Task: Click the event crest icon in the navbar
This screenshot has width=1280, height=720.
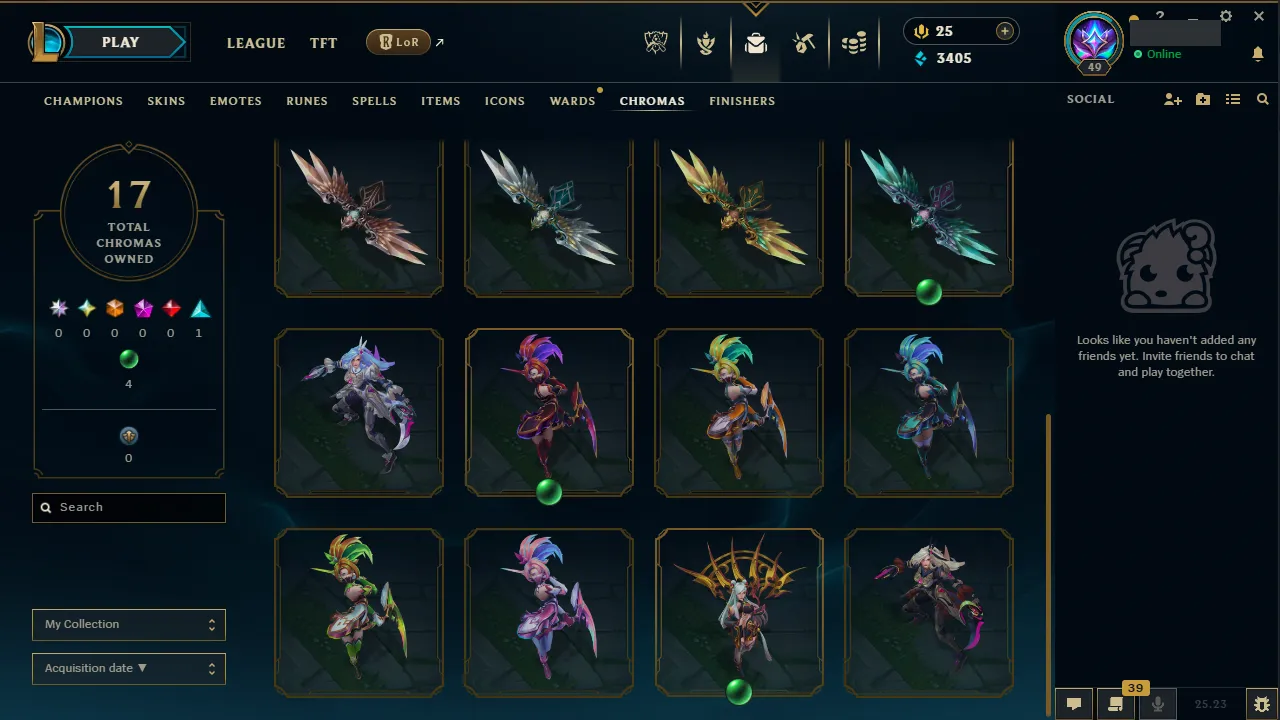Action: point(655,41)
